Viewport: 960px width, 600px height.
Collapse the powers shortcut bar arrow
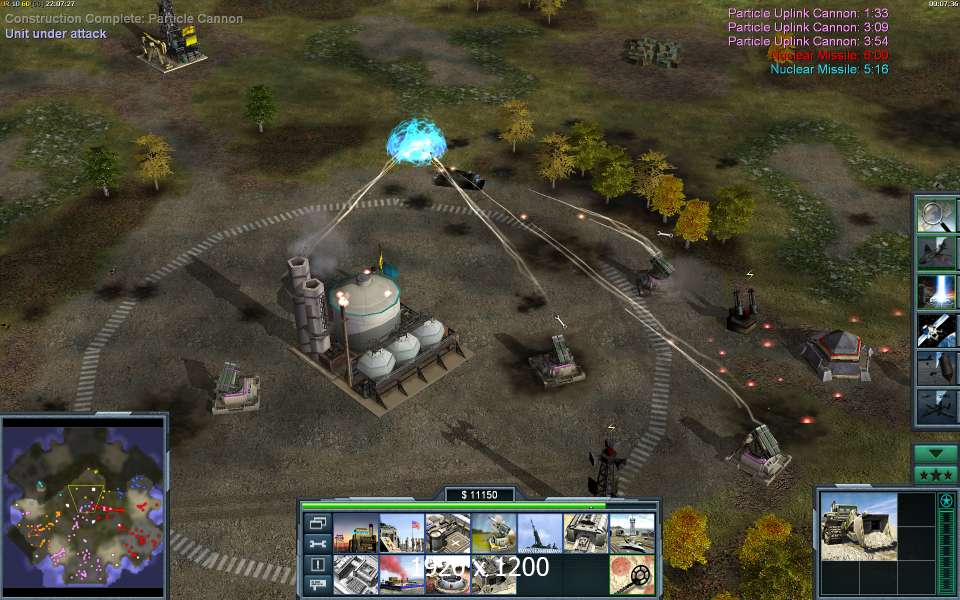pyautogui.click(x=936, y=453)
